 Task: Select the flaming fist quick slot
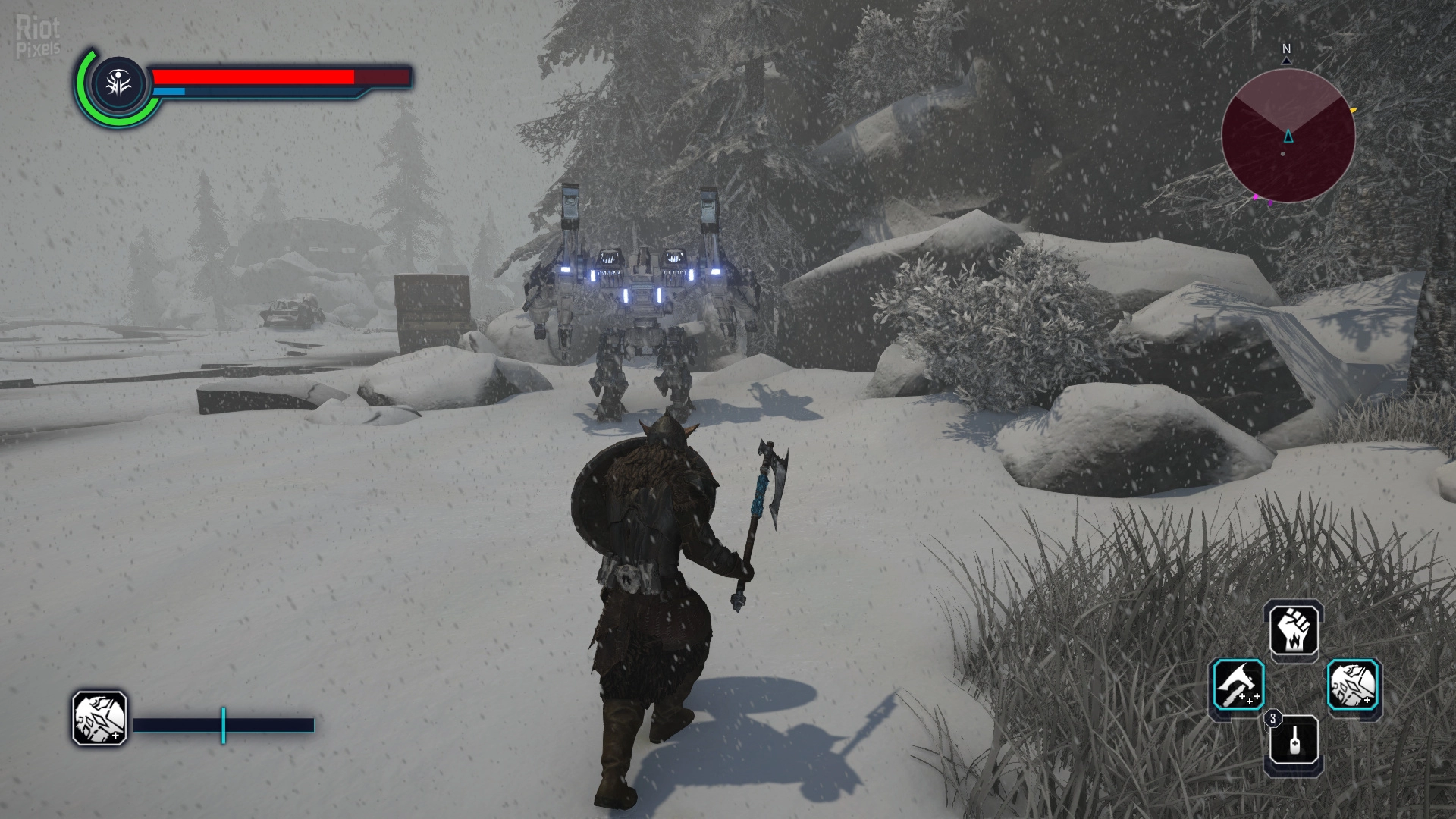coord(1294,632)
